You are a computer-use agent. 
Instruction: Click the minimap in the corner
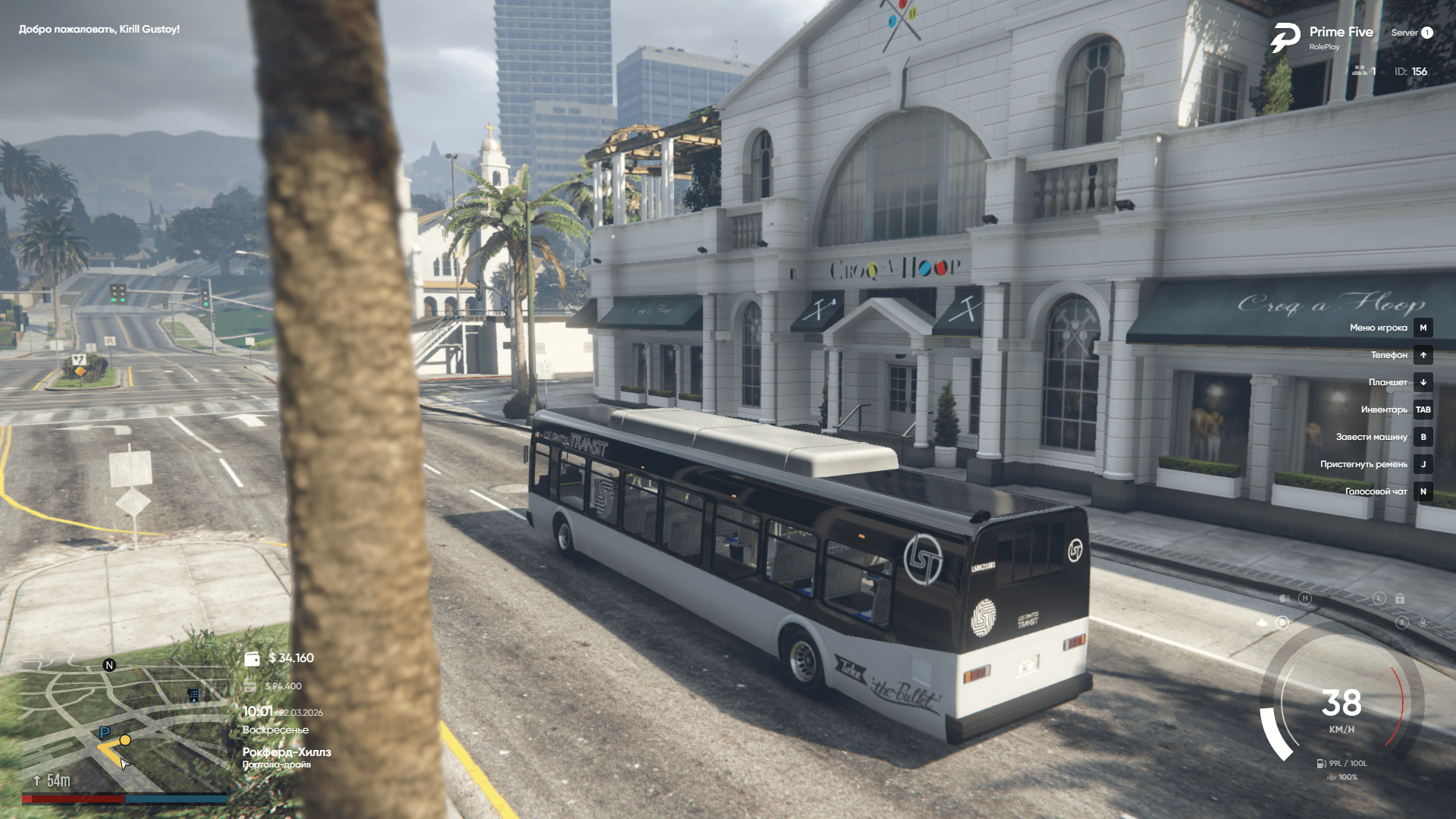tap(121, 720)
